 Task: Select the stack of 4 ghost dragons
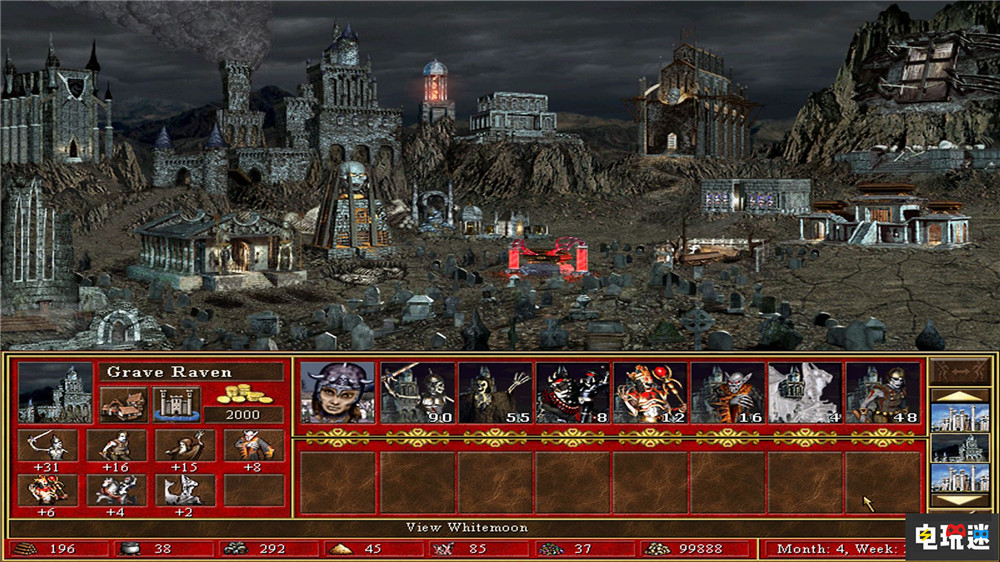point(805,392)
